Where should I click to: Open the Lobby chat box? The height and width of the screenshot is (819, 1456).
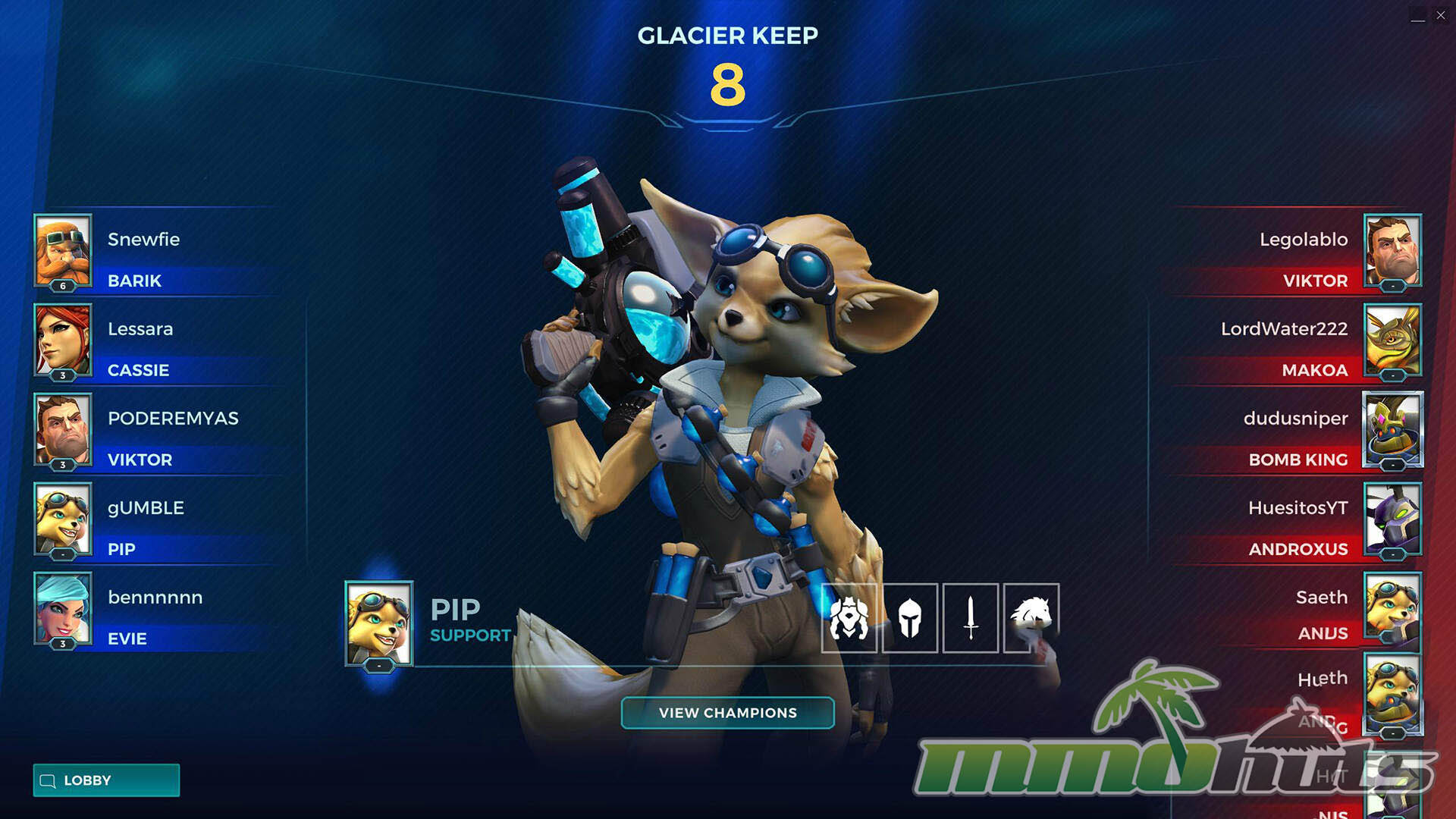(106, 780)
